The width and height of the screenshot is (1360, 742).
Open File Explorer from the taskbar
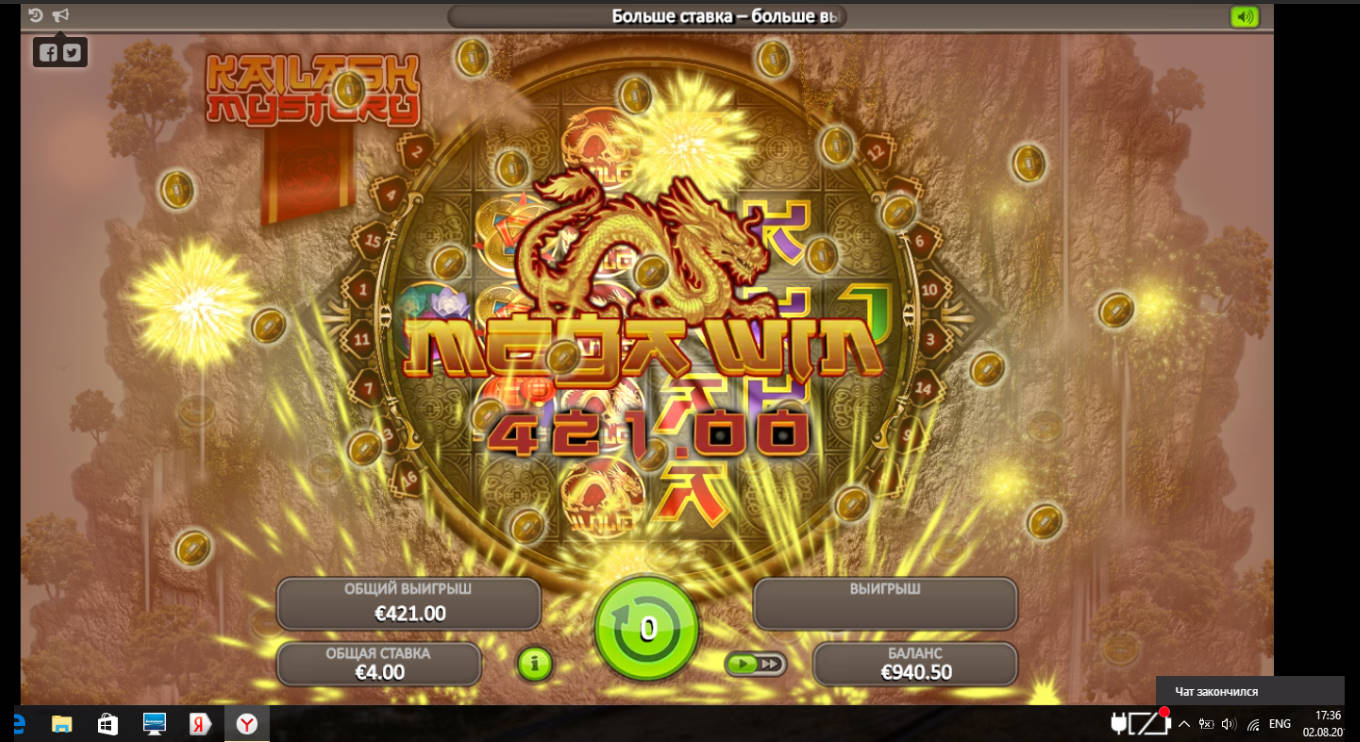(x=62, y=723)
